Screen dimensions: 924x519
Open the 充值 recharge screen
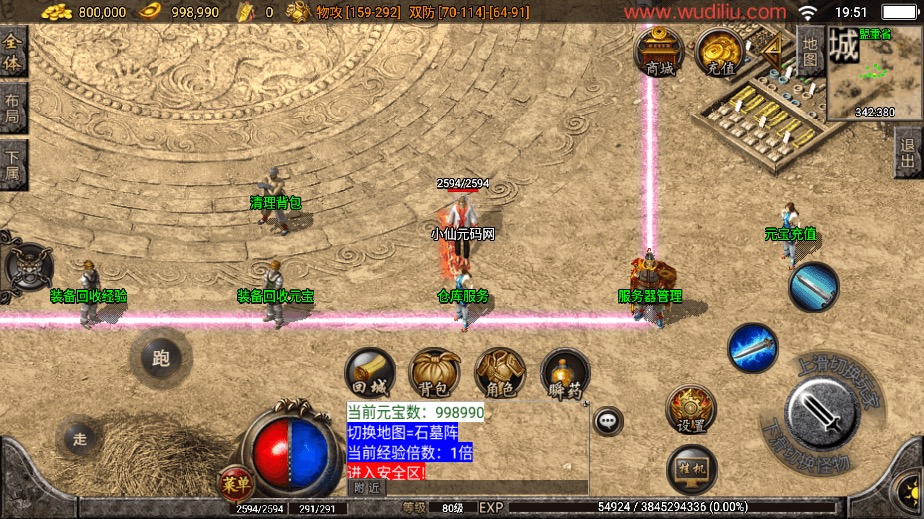(x=720, y=52)
